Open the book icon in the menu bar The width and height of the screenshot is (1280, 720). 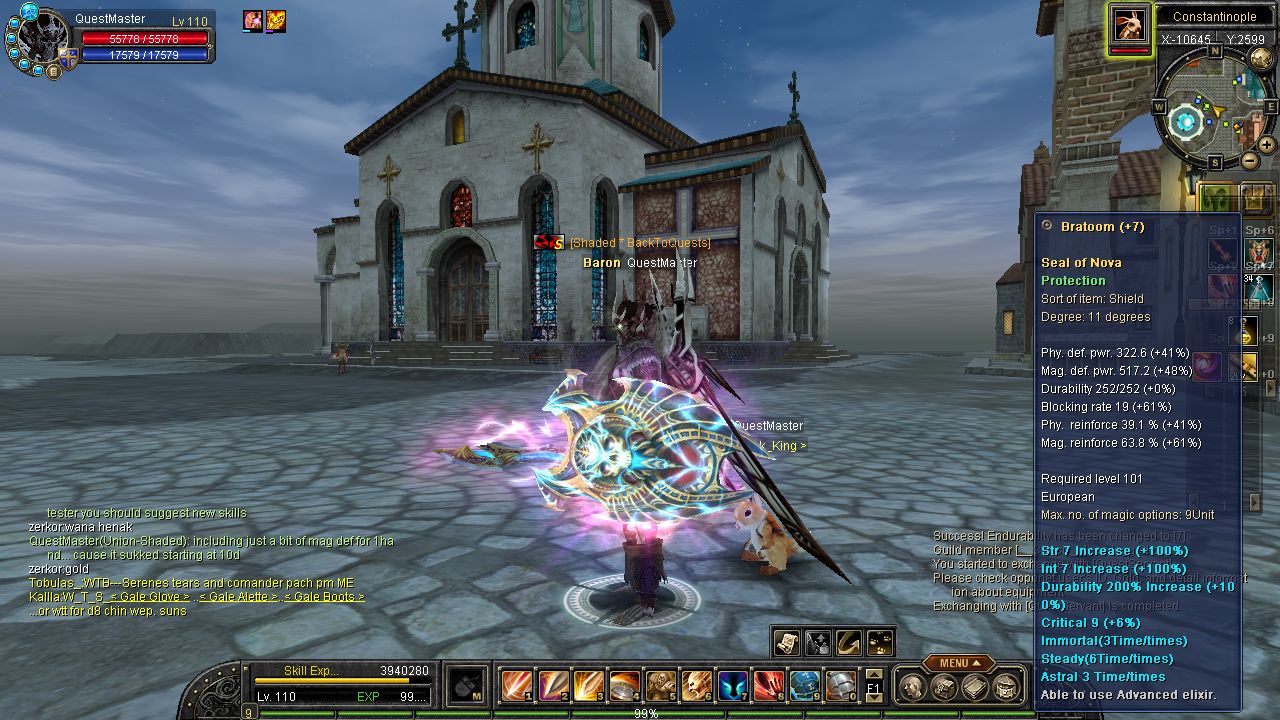975,687
